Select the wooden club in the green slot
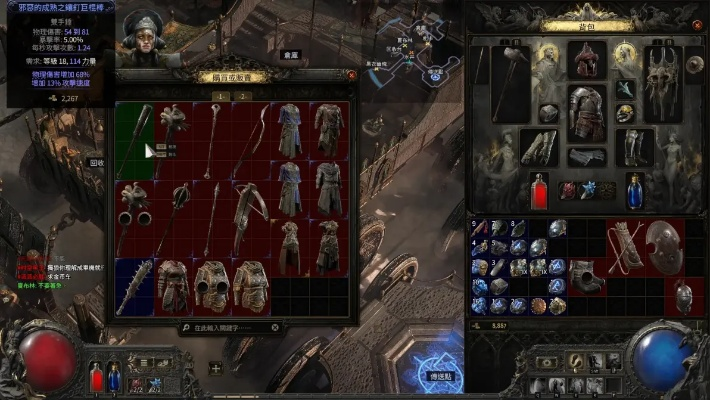The image size is (710, 400). (x=136, y=135)
